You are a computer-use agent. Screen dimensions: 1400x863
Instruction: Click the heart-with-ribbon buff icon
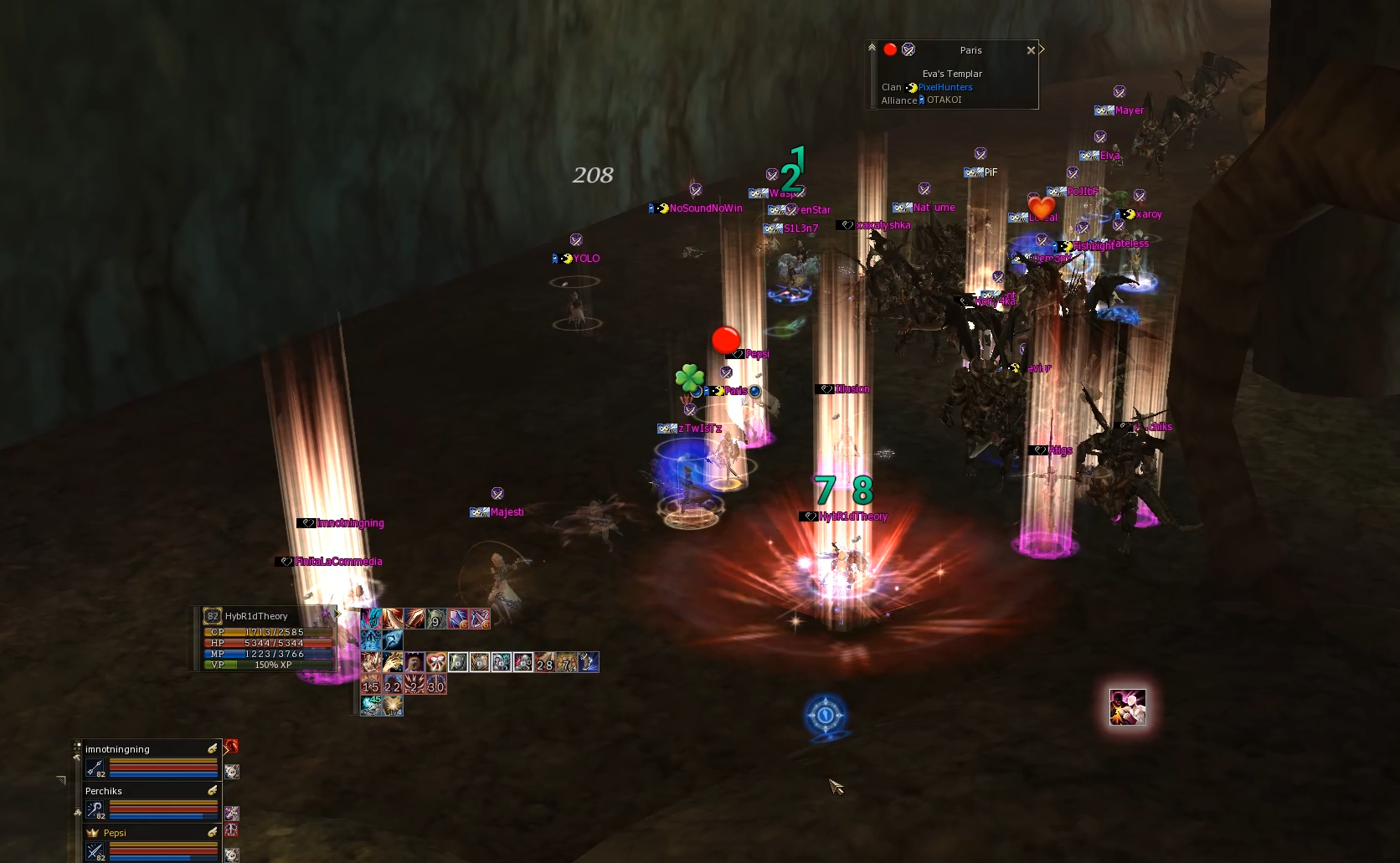click(436, 663)
